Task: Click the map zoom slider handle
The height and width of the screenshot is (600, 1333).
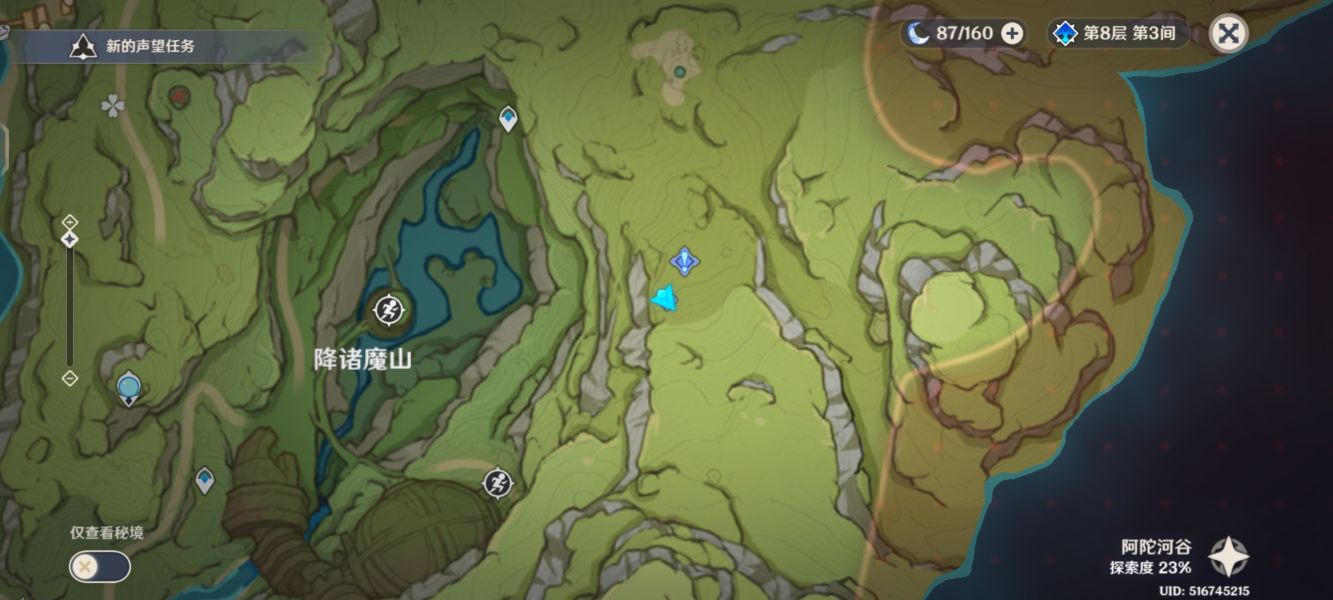Action: (x=70, y=240)
